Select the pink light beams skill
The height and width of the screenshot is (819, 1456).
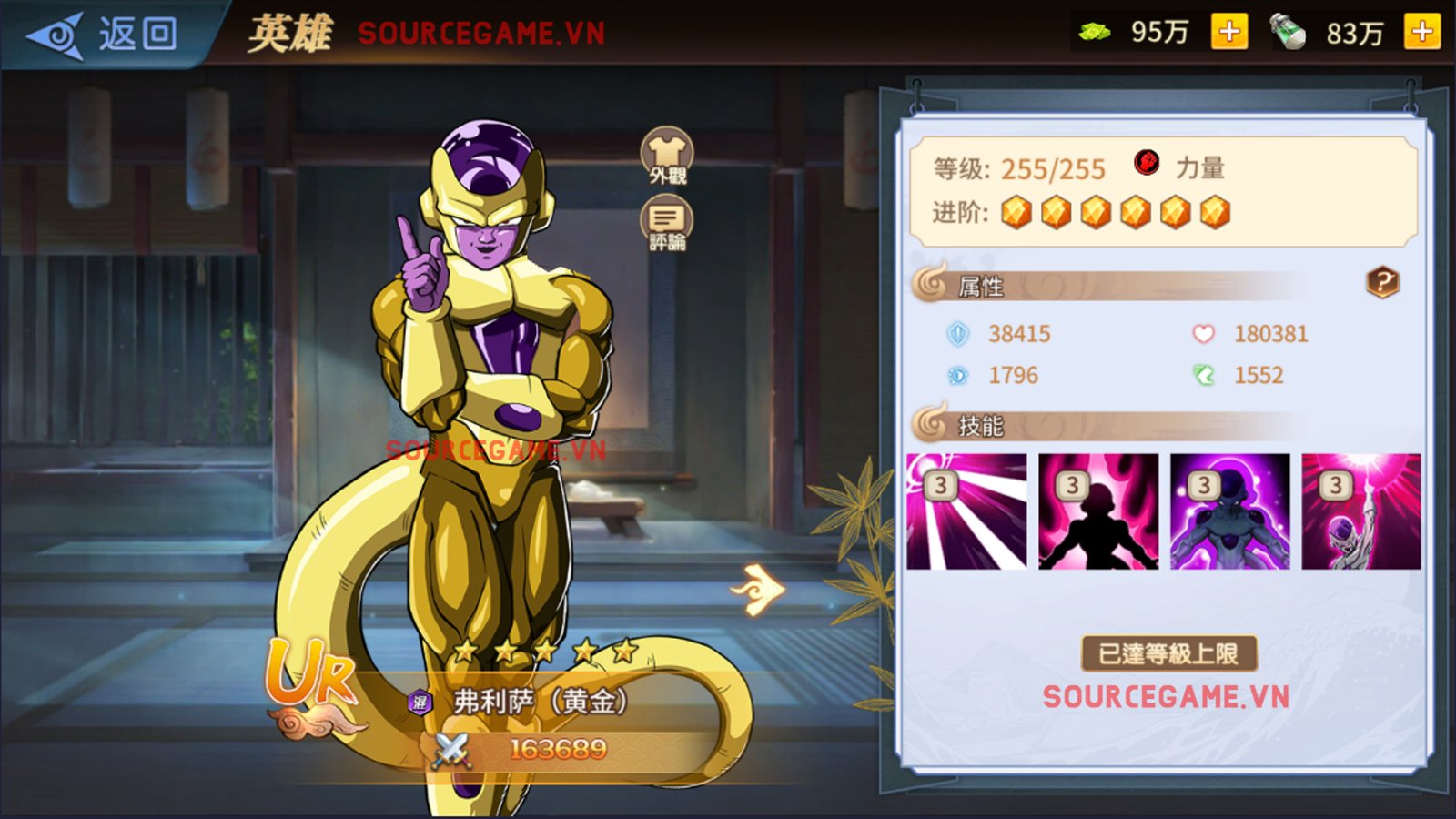[966, 511]
